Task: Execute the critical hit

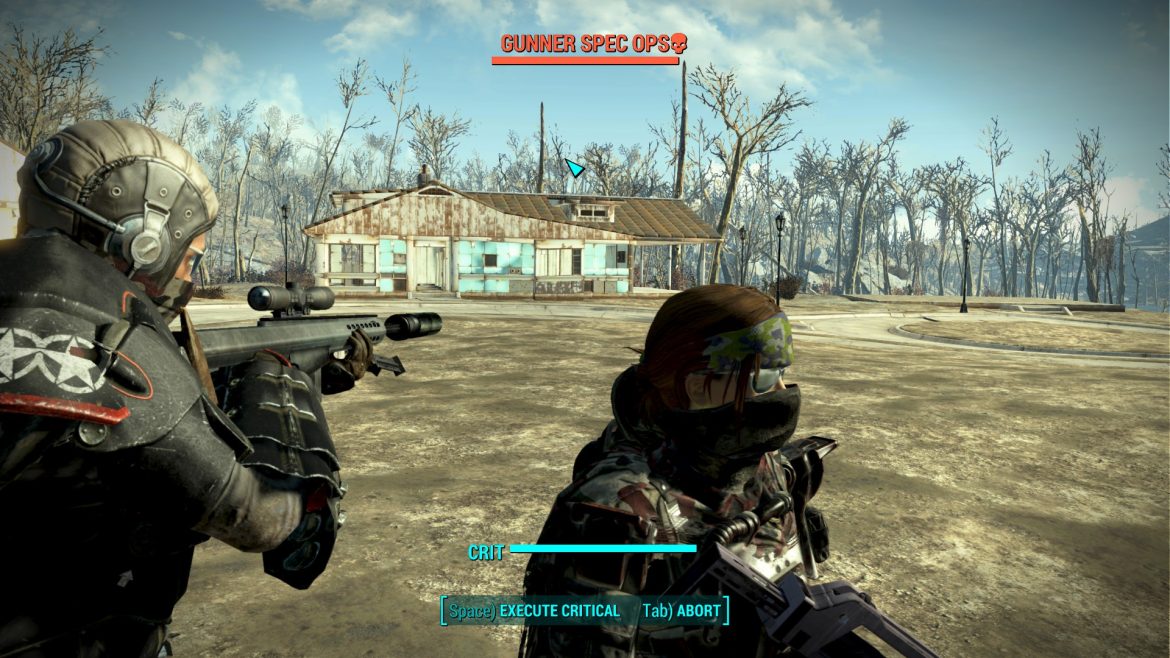Action: click(x=535, y=611)
